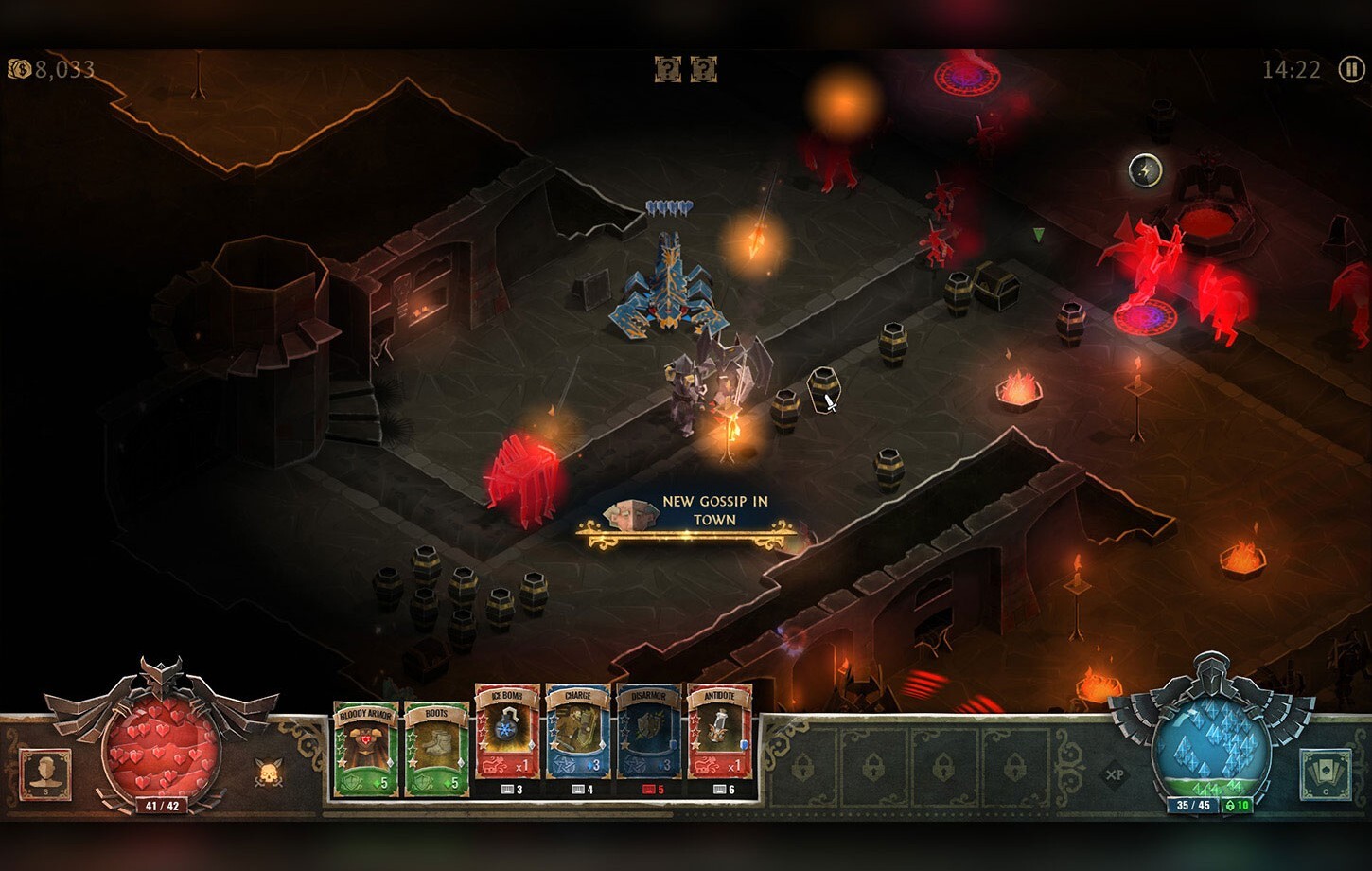Activate the lightning bolt shrine marker

coord(1146,170)
